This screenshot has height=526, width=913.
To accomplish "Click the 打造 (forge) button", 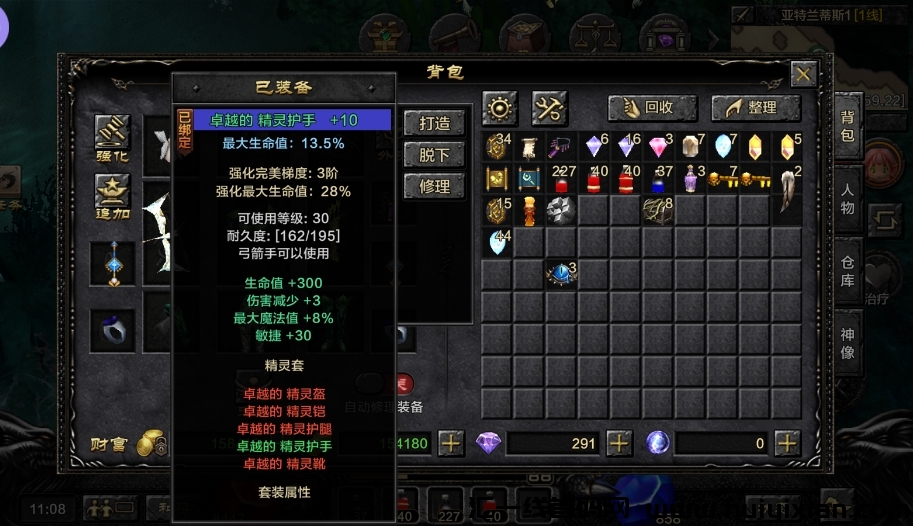I will 434,123.
